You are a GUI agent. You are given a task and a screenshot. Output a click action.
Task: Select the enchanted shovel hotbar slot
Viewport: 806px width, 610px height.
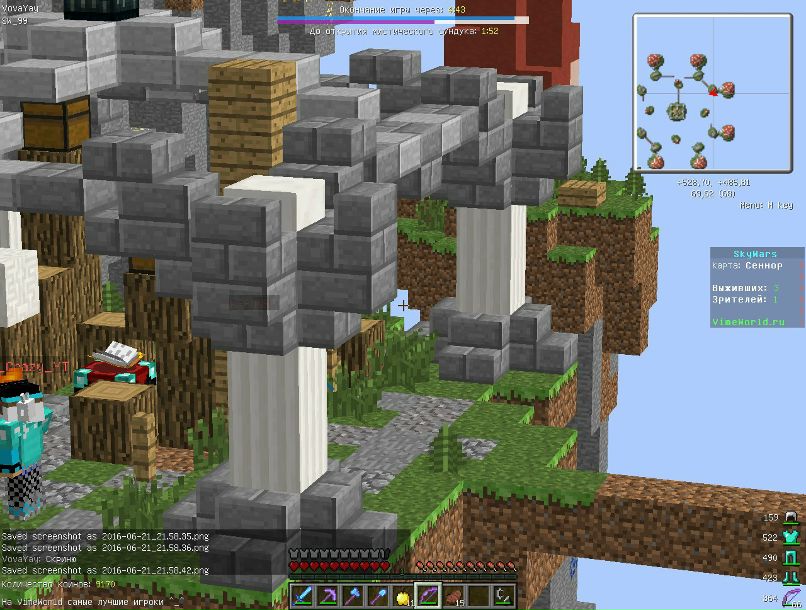(379, 597)
